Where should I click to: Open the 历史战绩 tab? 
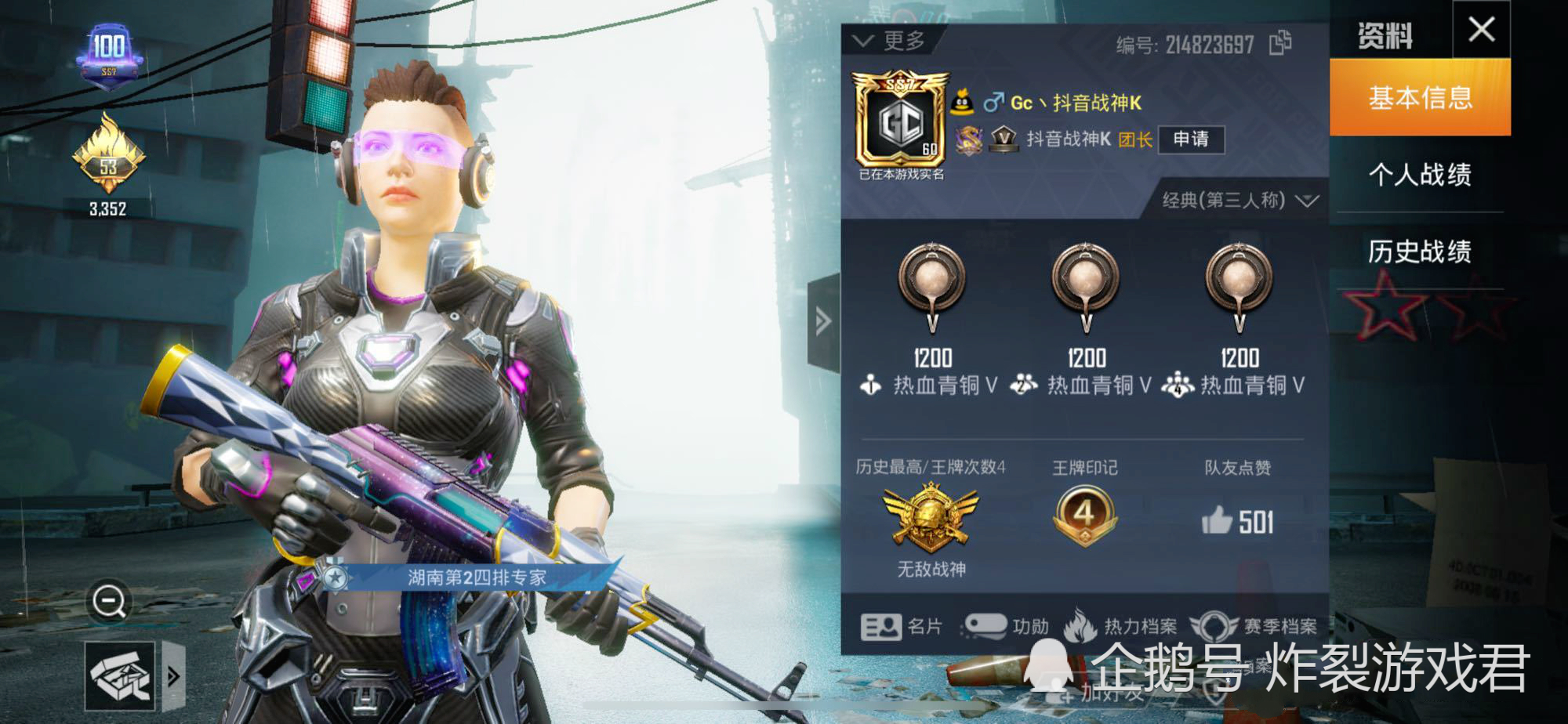[1420, 252]
